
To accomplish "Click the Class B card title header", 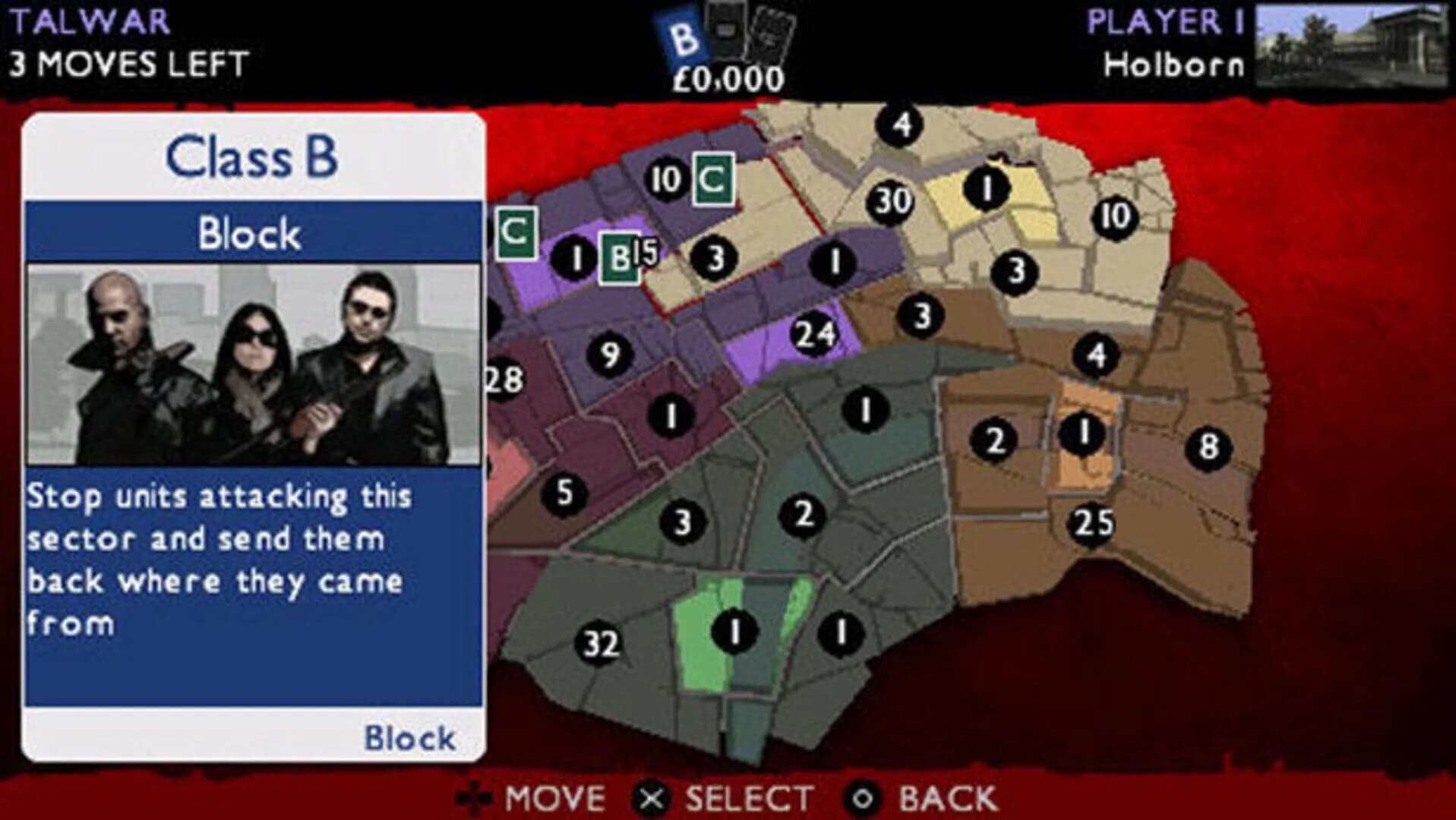I will tap(253, 156).
